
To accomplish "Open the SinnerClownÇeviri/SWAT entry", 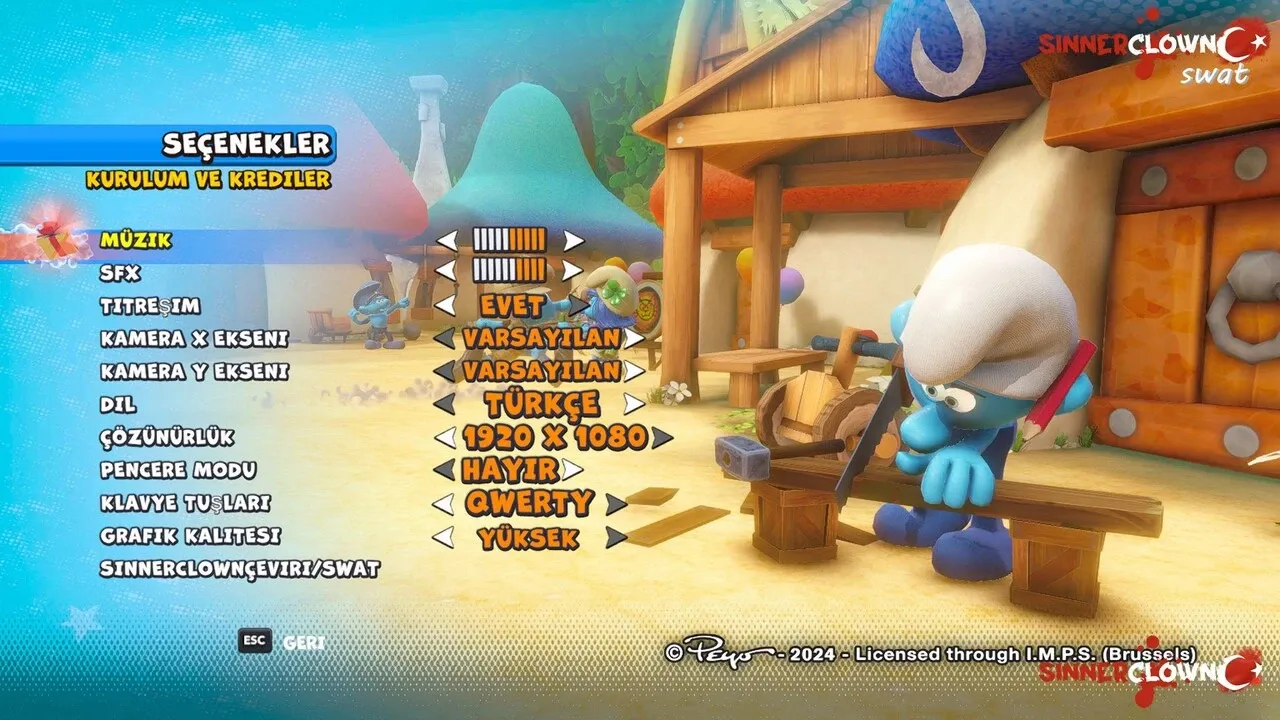I will pos(240,569).
